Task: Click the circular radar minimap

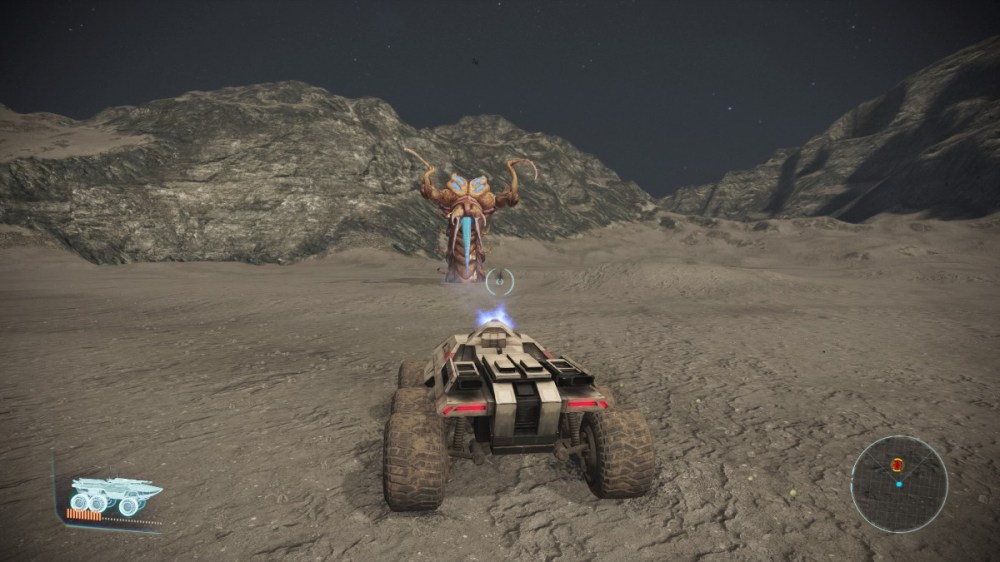Action: tap(898, 484)
